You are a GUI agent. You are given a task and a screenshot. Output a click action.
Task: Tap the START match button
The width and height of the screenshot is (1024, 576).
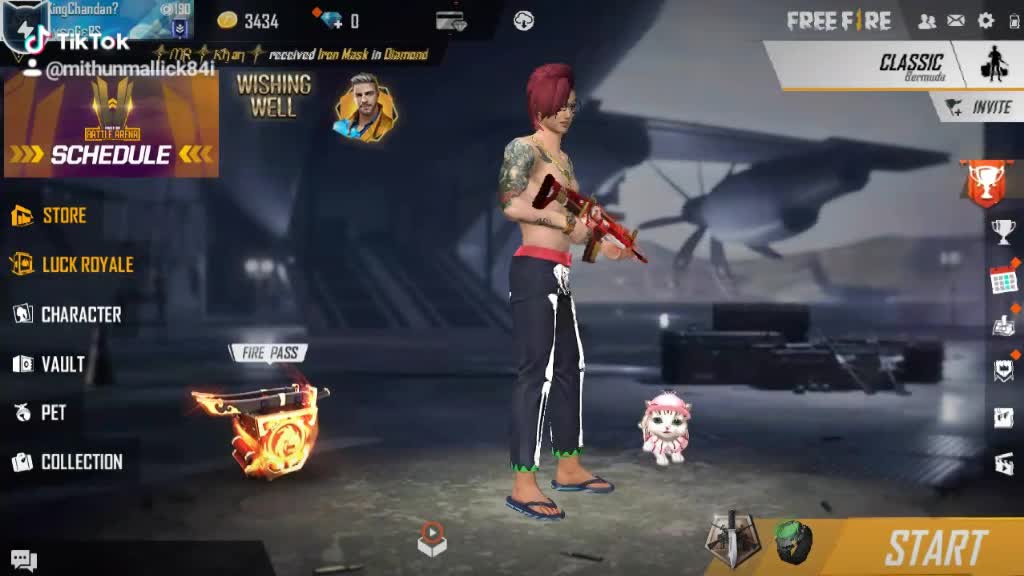tap(935, 548)
